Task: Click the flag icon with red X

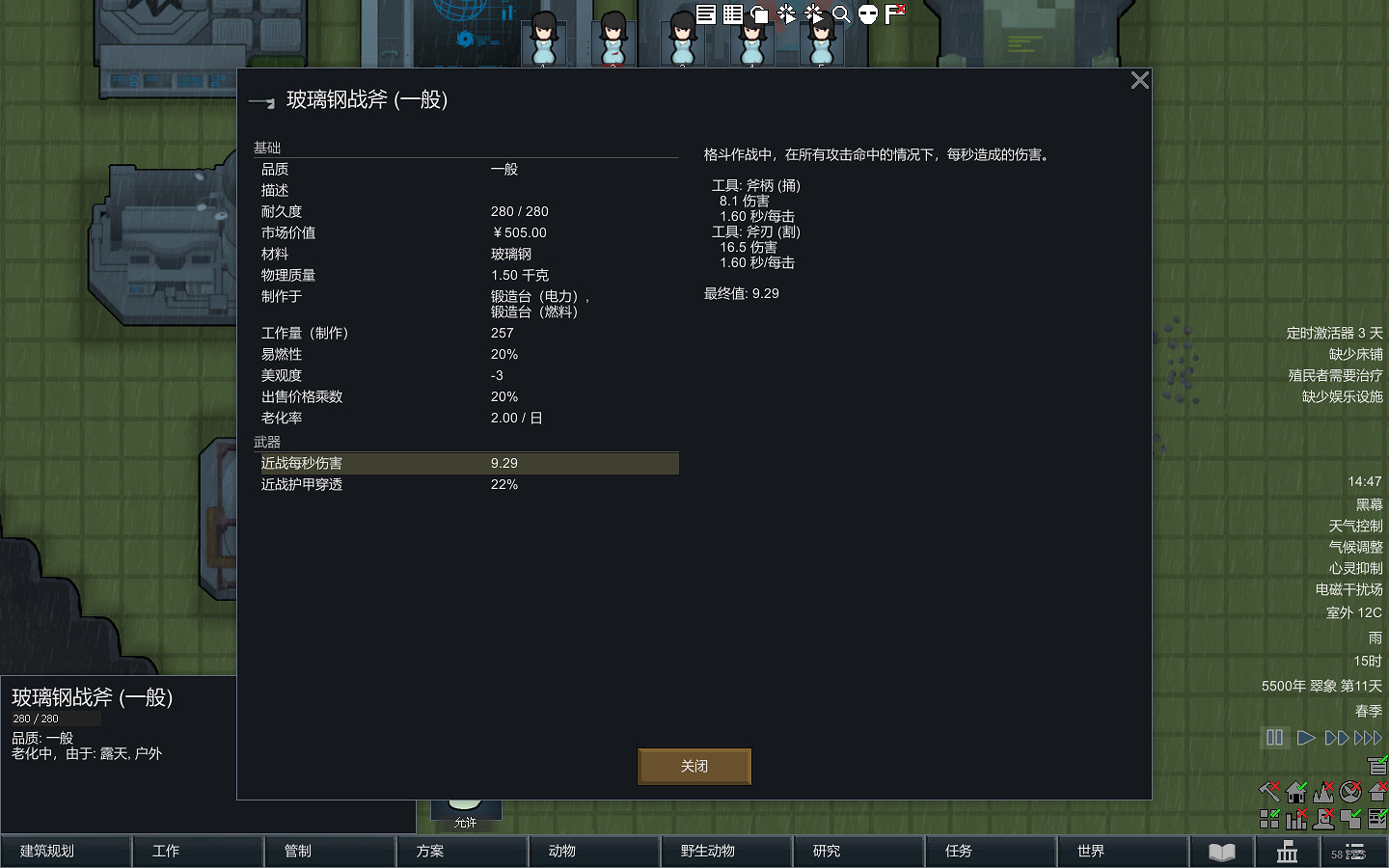Action: click(x=892, y=14)
